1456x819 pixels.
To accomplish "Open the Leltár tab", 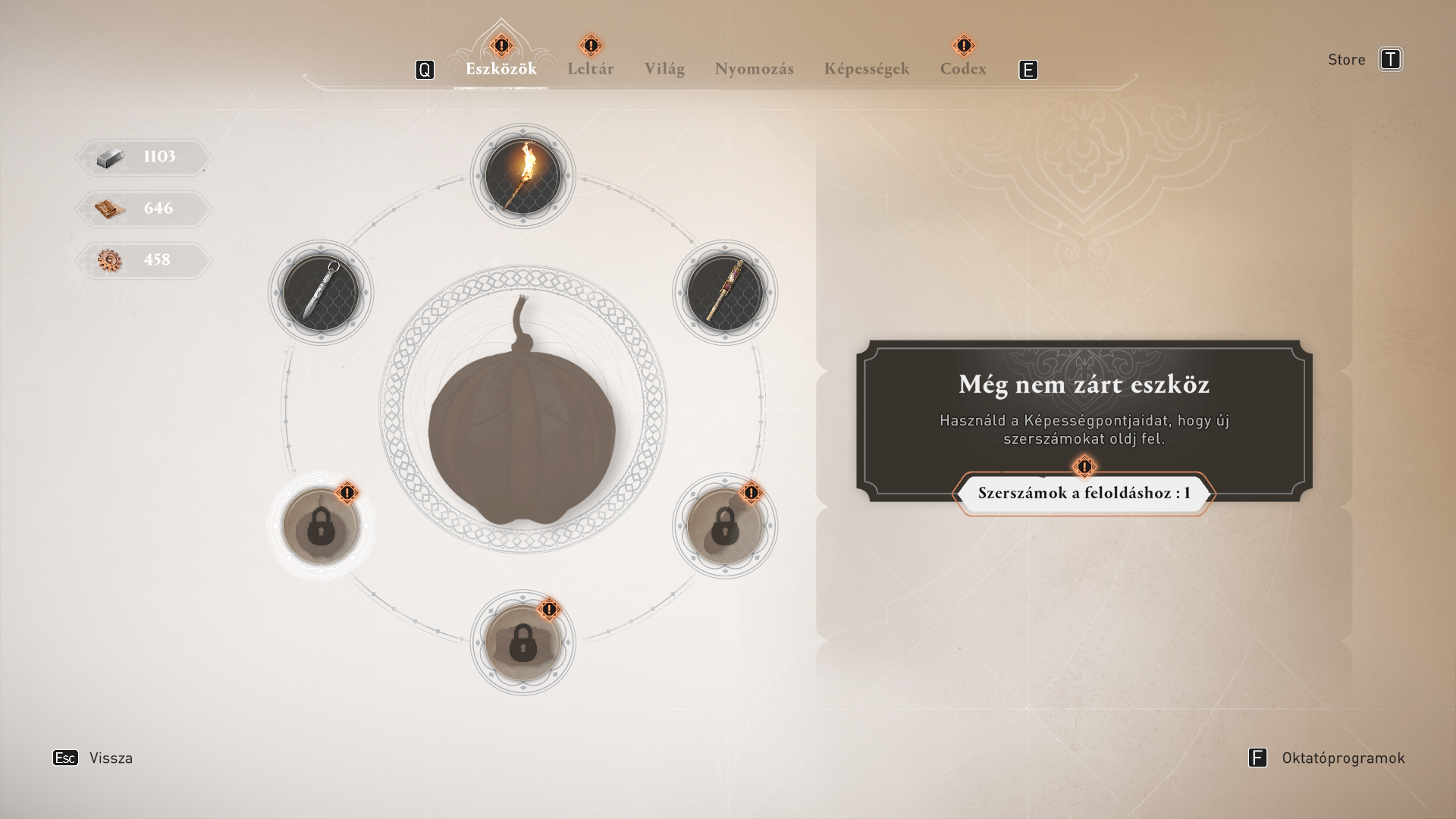I will 590,69.
